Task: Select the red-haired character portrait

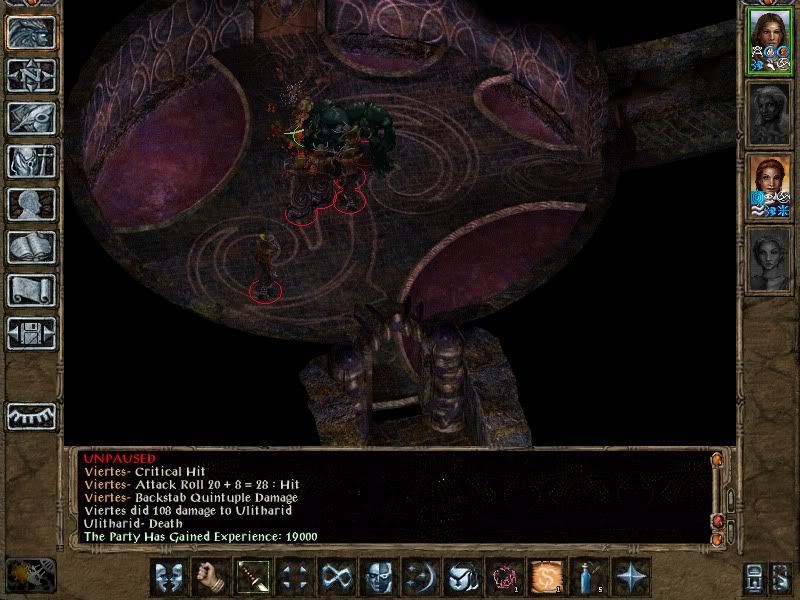Action: click(770, 188)
